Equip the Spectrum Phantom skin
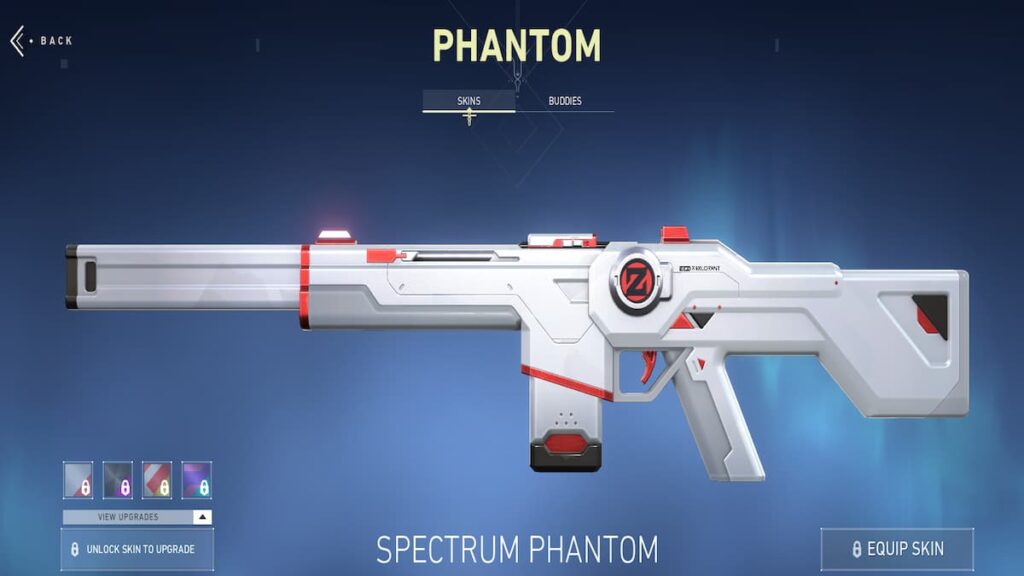This screenshot has height=576, width=1024. 896,549
